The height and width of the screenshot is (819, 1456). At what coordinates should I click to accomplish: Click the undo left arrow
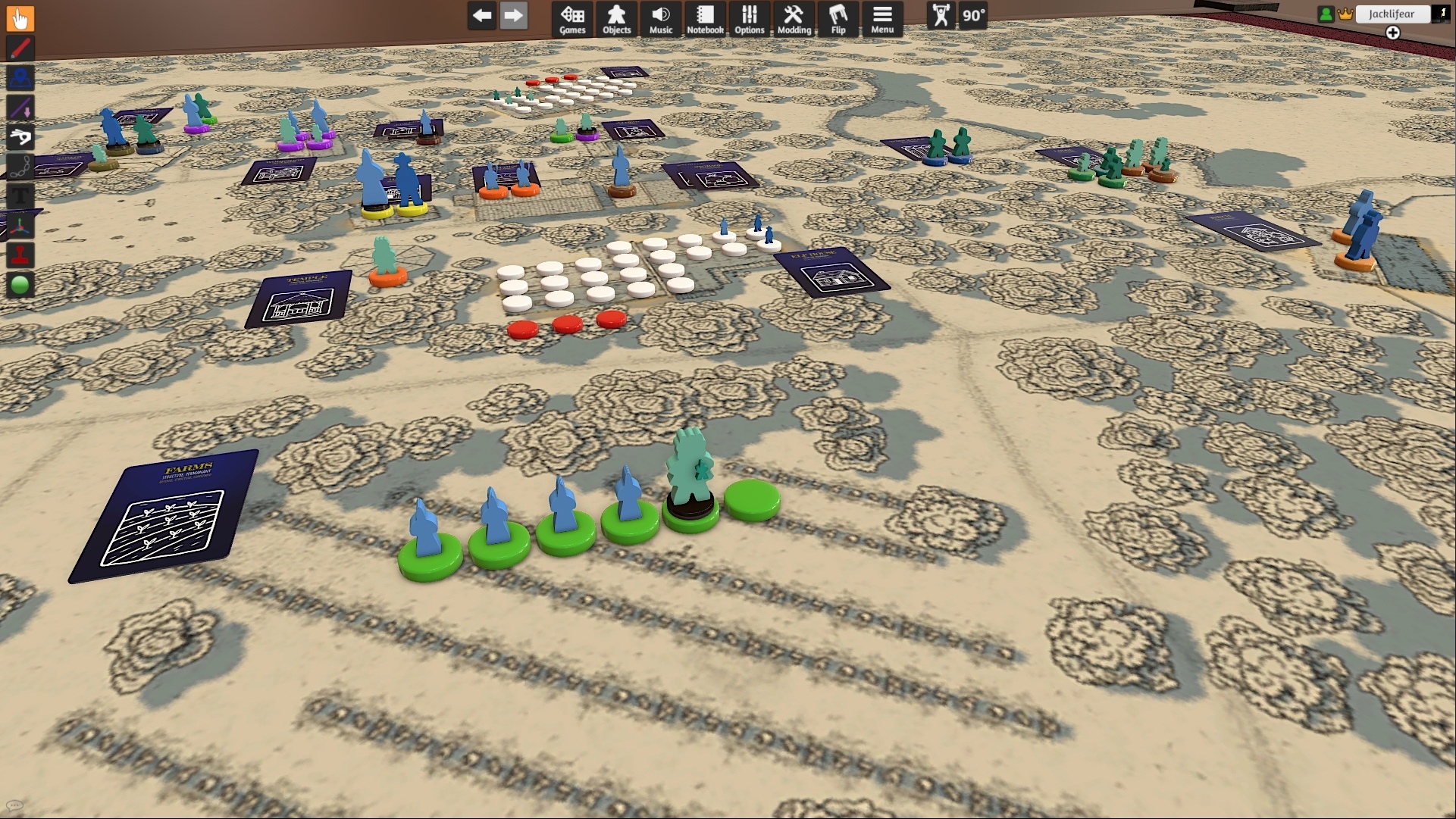(482, 15)
